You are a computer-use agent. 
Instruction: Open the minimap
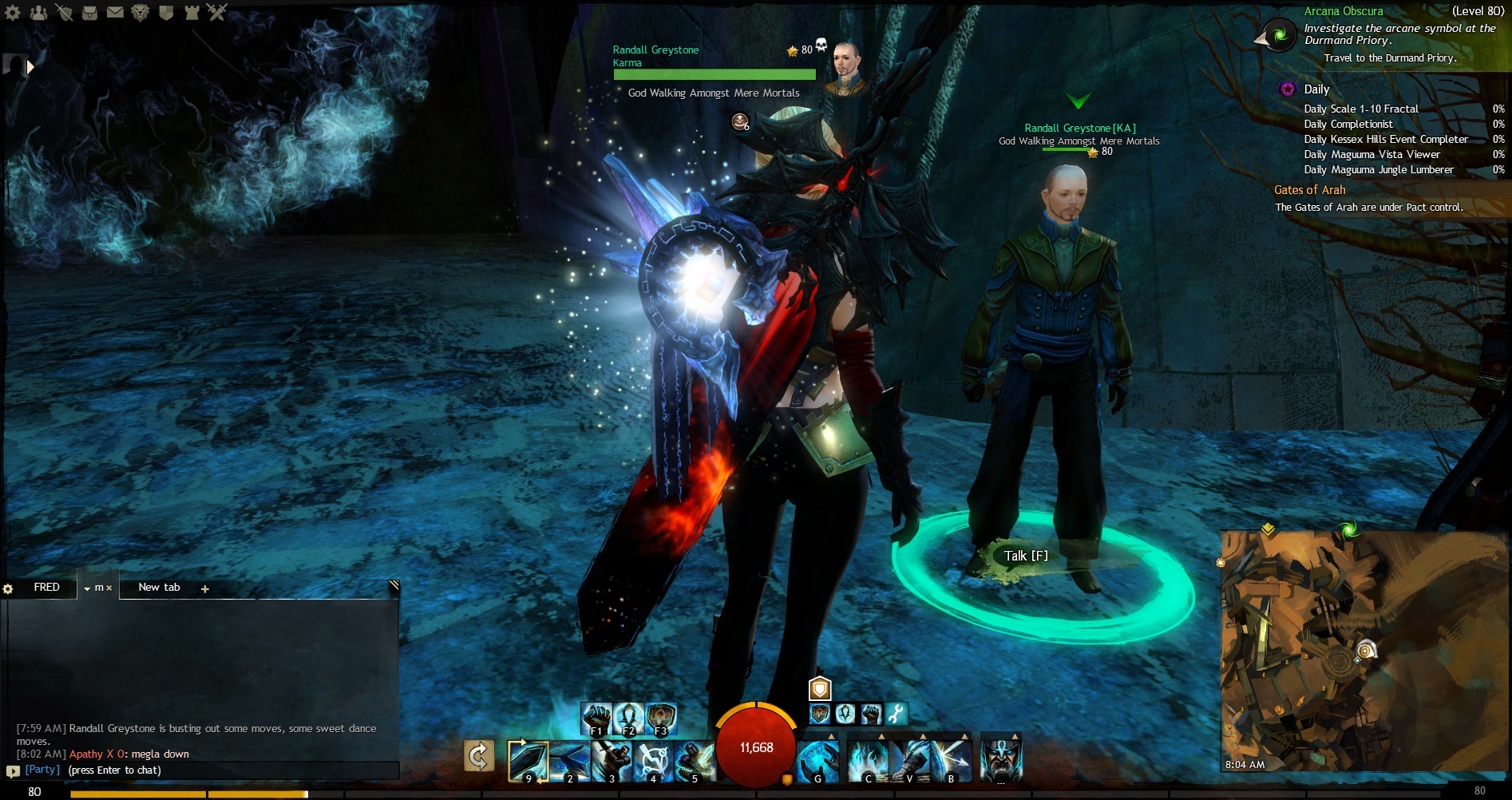click(x=1364, y=651)
